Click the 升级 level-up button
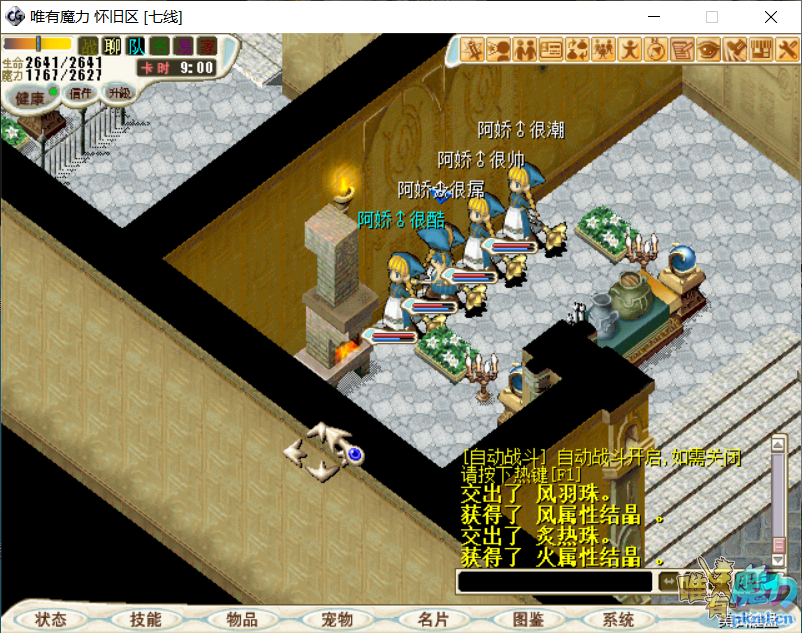The width and height of the screenshot is (802, 633). pyautogui.click(x=120, y=92)
